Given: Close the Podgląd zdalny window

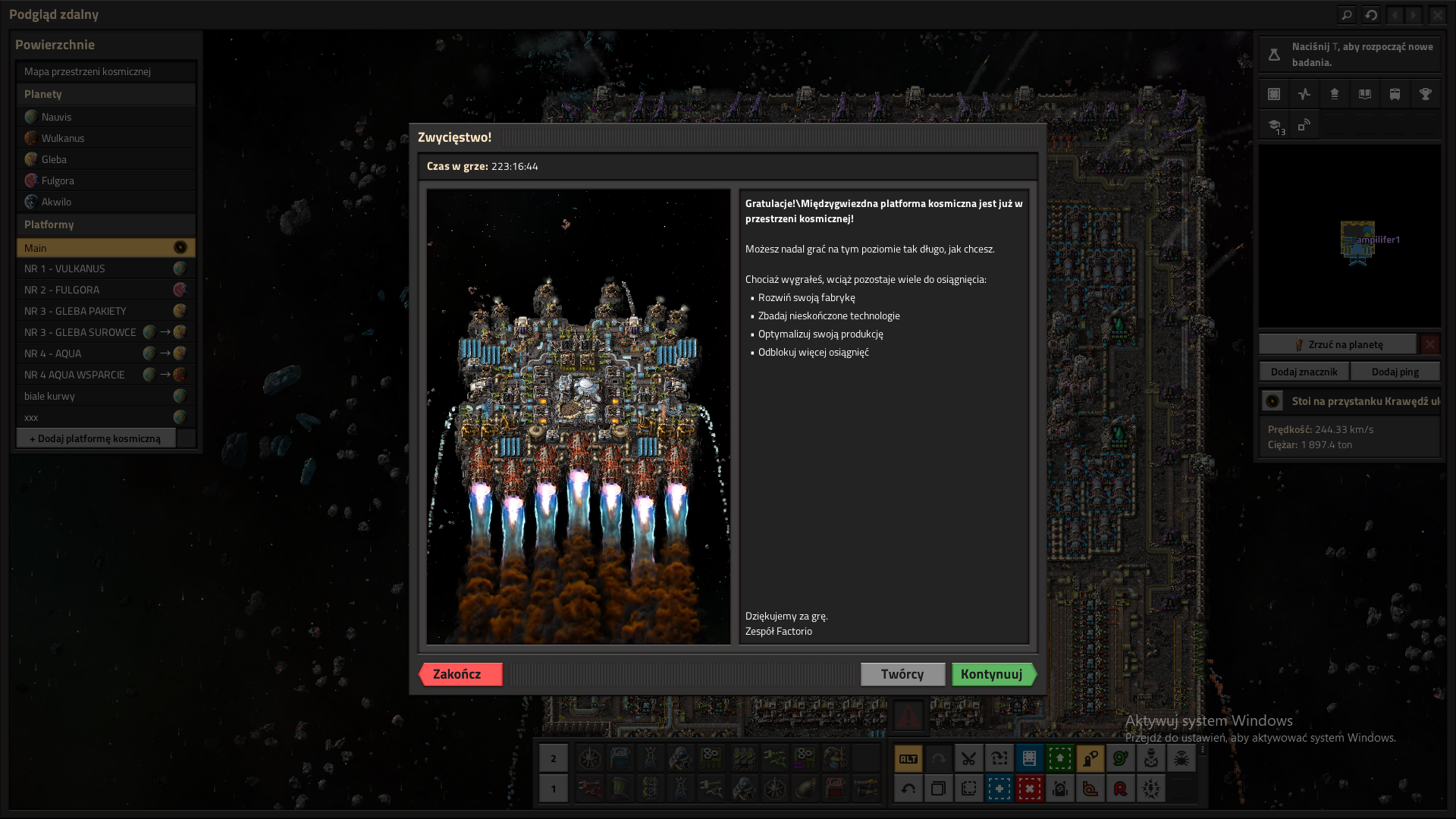Looking at the screenshot, I should point(1437,14).
